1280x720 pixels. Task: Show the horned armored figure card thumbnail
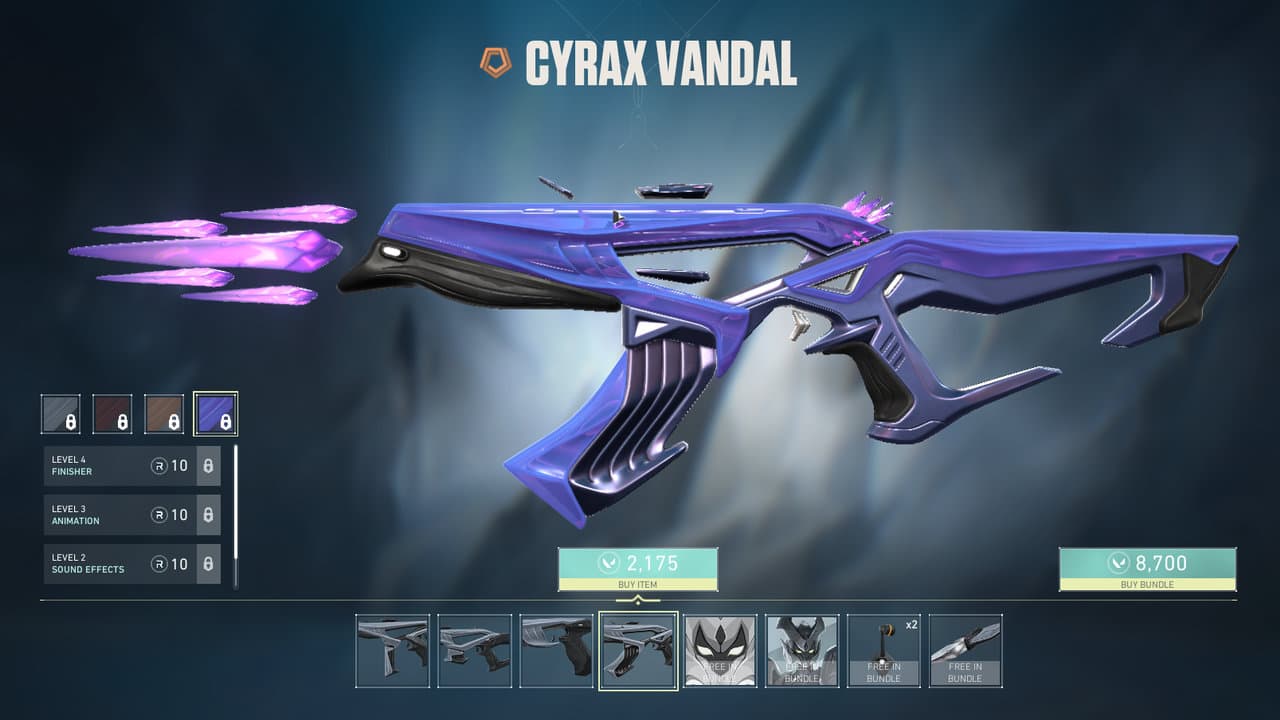coord(802,650)
